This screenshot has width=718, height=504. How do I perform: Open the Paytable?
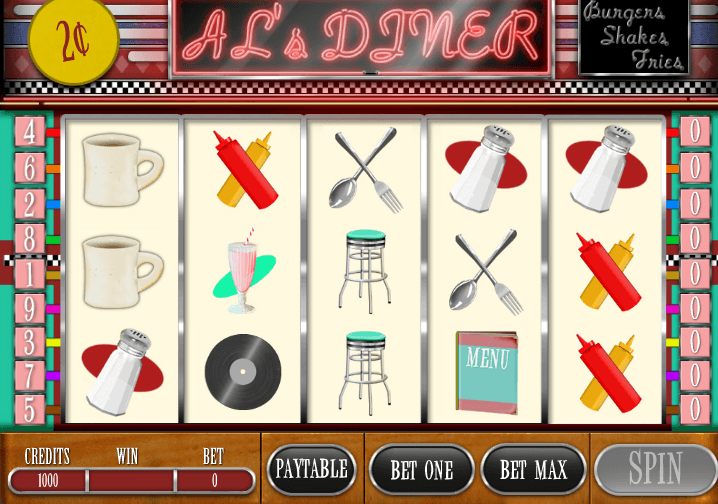(x=311, y=470)
